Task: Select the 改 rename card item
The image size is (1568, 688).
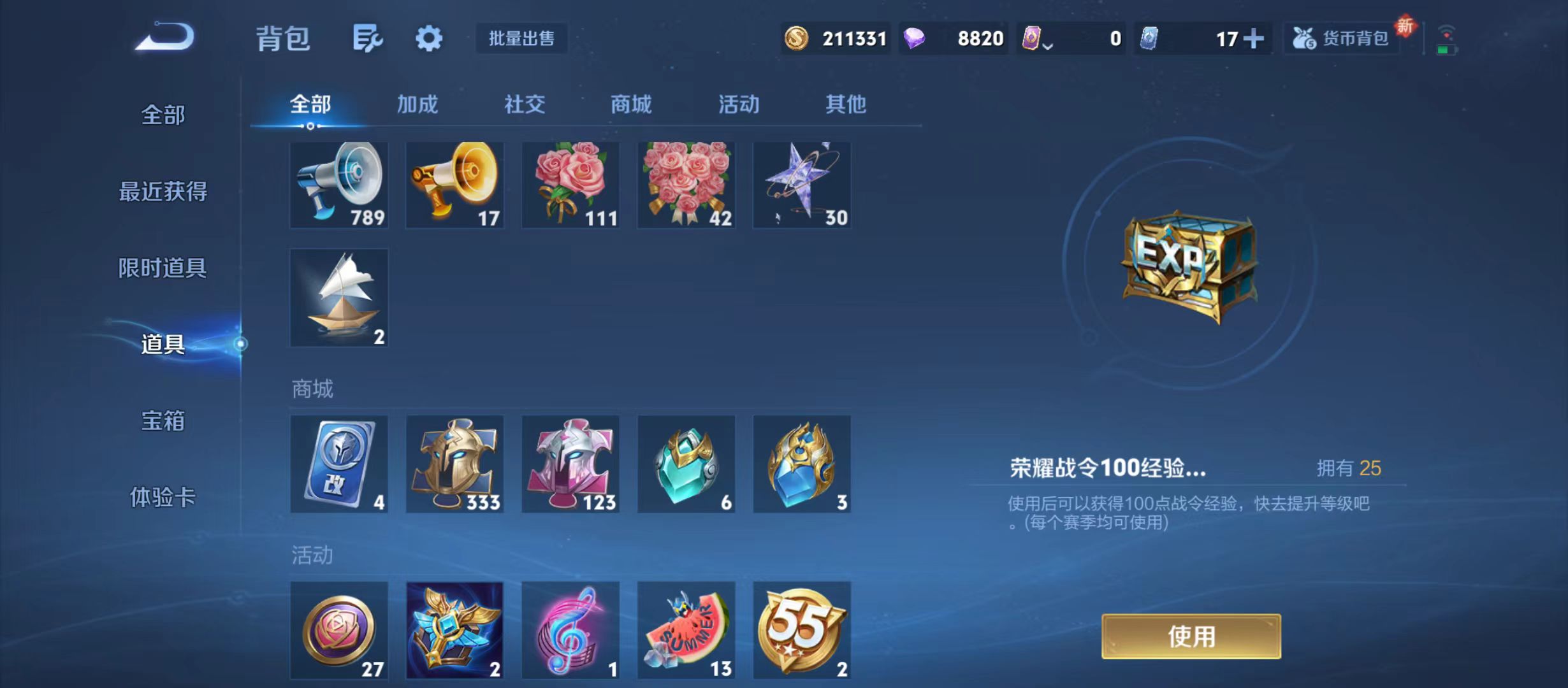Action: pos(338,464)
